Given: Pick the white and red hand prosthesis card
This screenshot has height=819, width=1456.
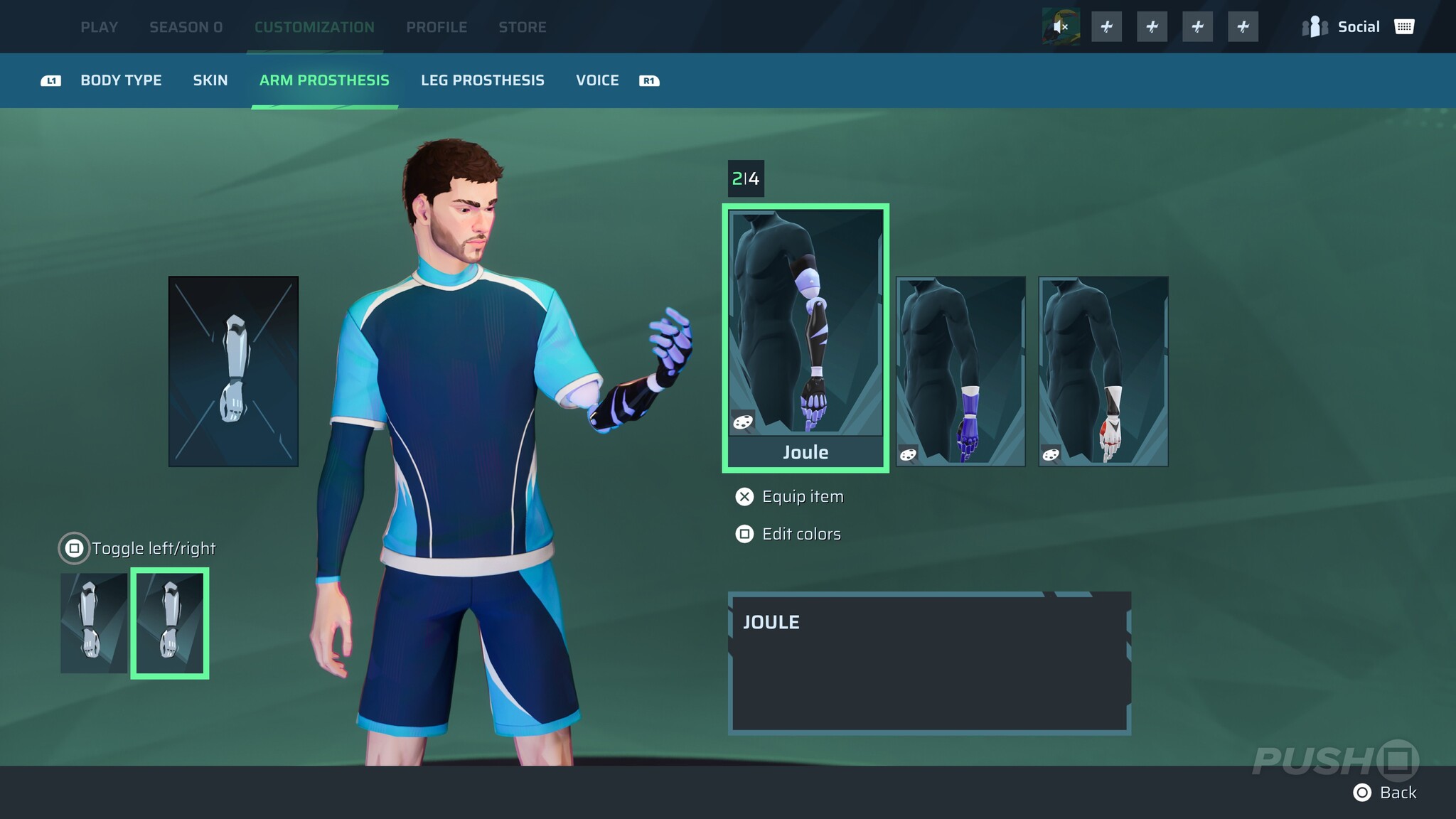Looking at the screenshot, I should point(1103,371).
